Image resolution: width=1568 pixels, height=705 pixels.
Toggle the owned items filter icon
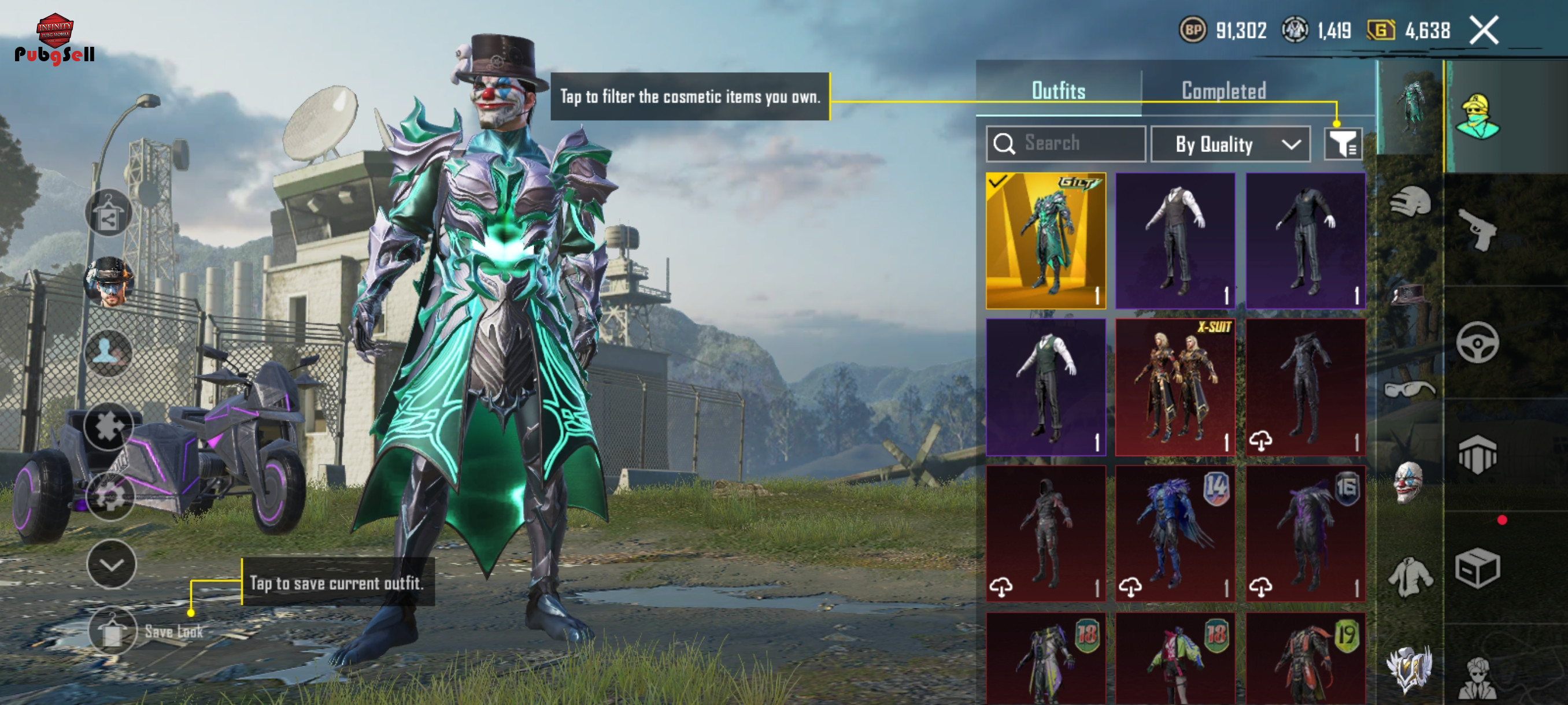(1342, 144)
